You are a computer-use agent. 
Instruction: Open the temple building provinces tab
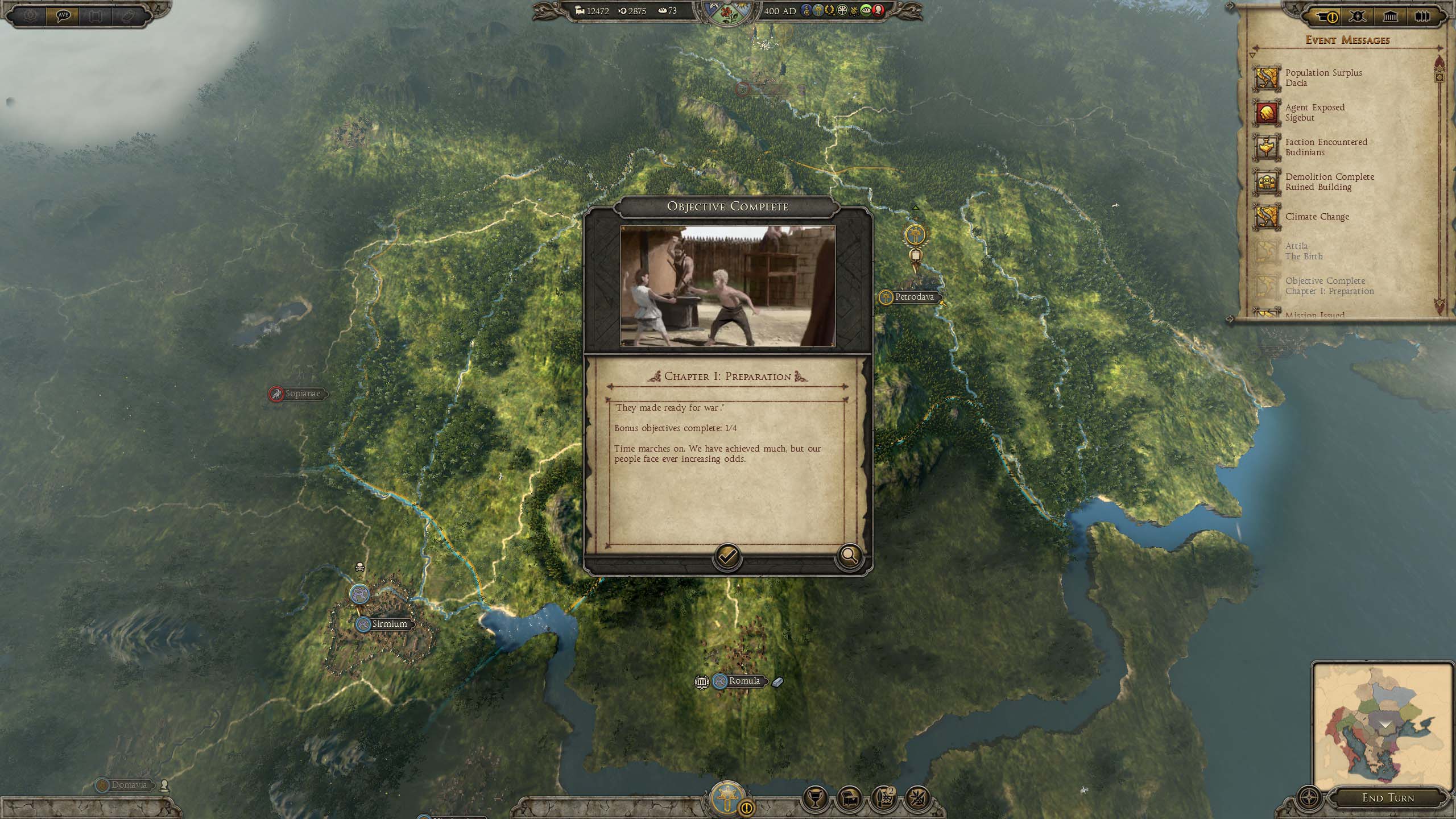pyautogui.click(x=1390, y=16)
